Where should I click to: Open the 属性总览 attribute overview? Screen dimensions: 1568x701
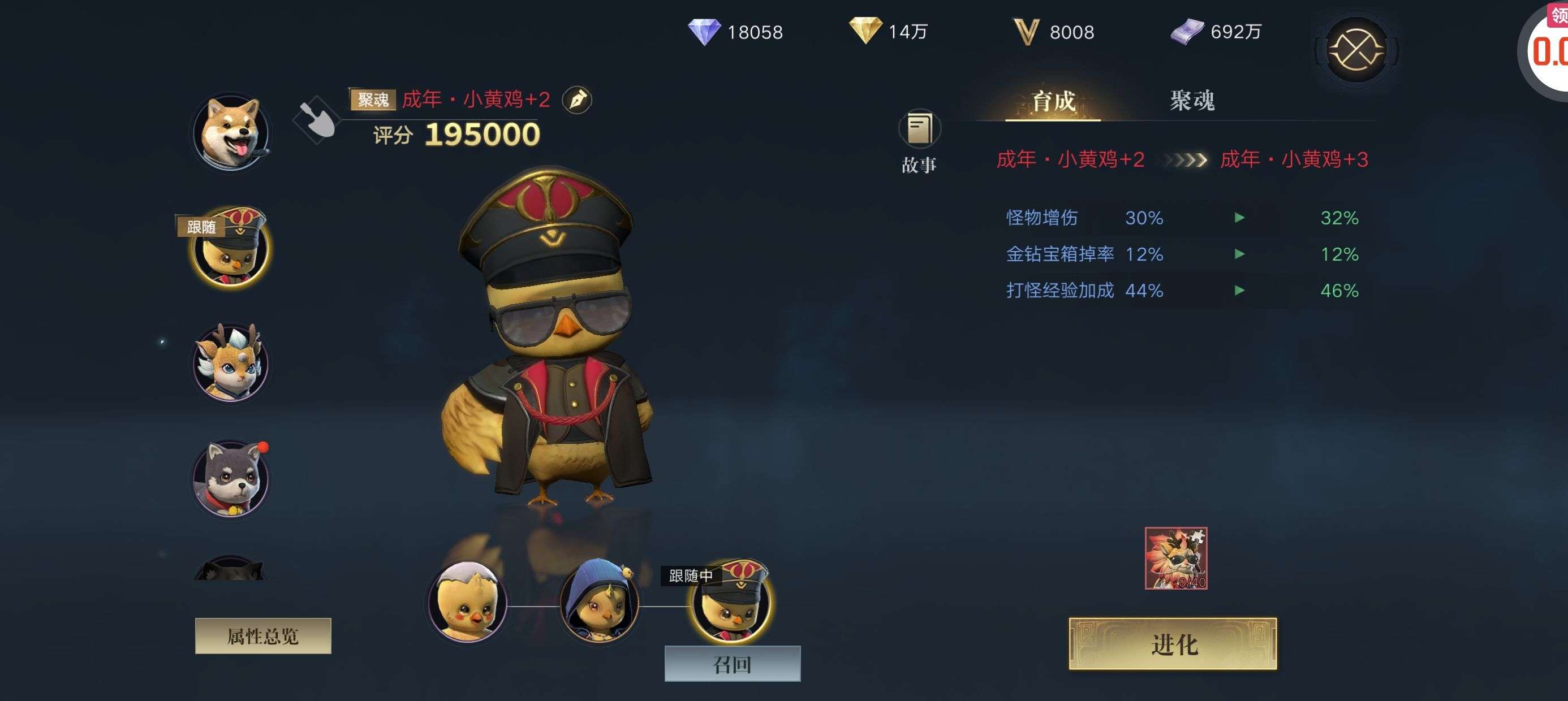point(263,636)
